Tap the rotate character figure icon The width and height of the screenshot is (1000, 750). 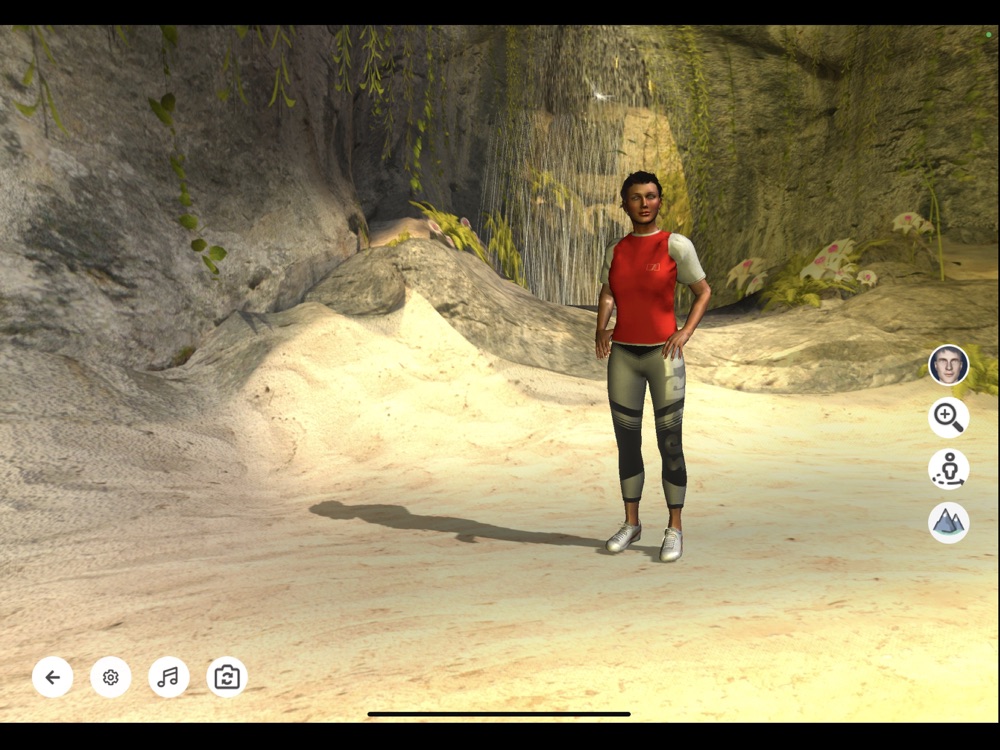point(948,469)
